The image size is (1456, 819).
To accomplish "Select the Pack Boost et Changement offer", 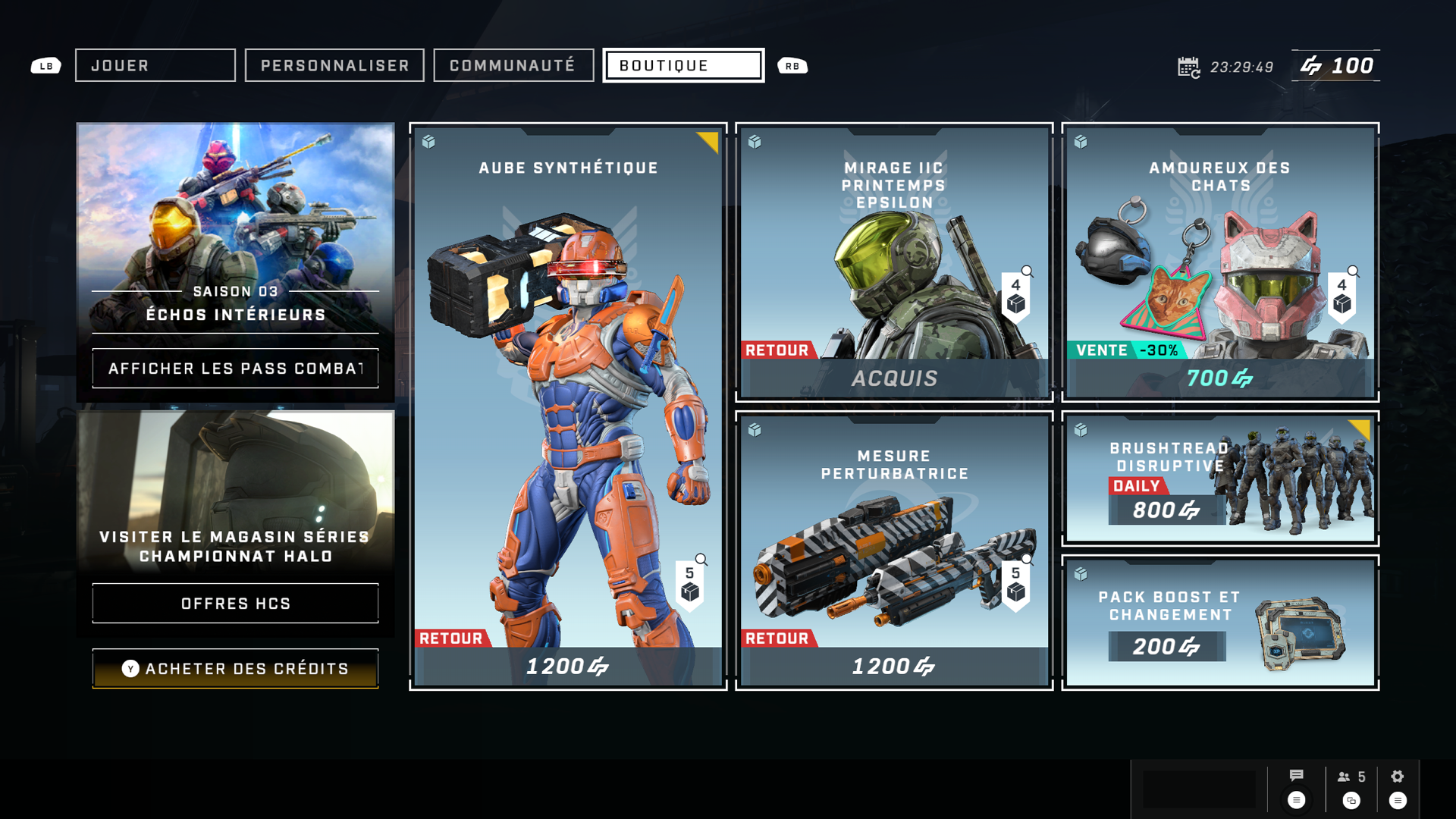I will [1220, 622].
